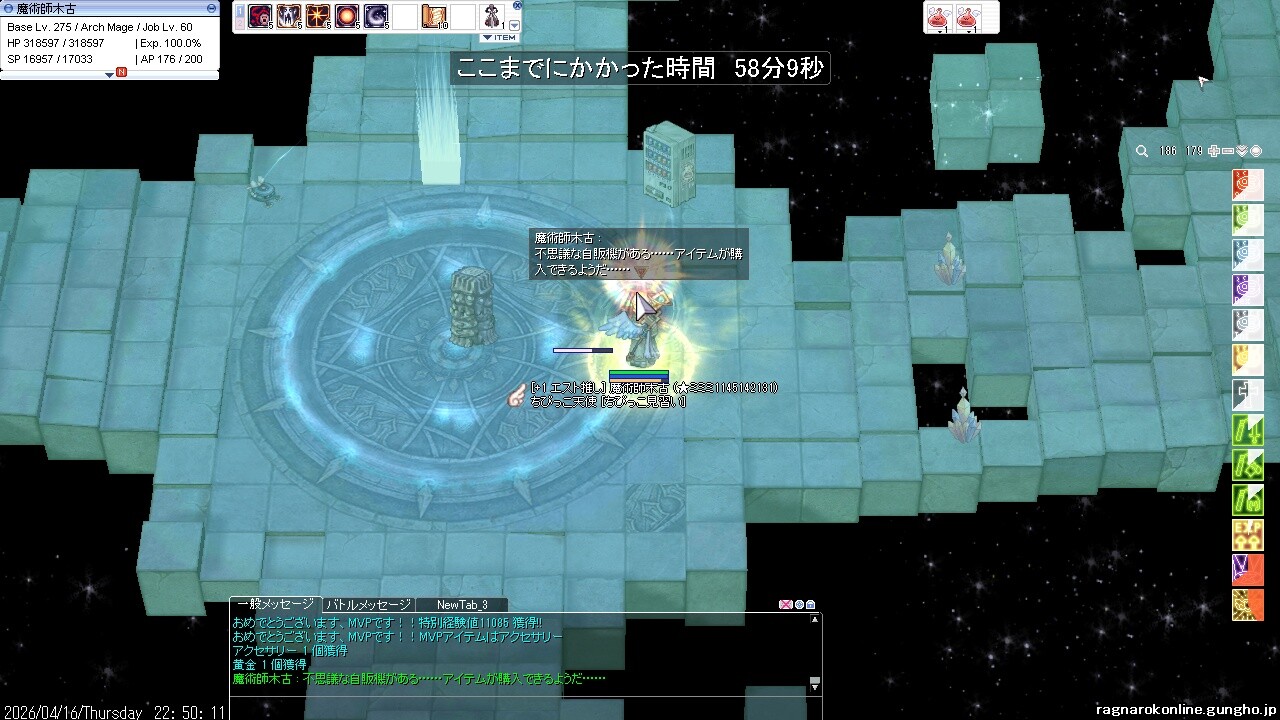The width and height of the screenshot is (1280, 720).
Task: Use the white ghost face skill
Action: (289, 17)
